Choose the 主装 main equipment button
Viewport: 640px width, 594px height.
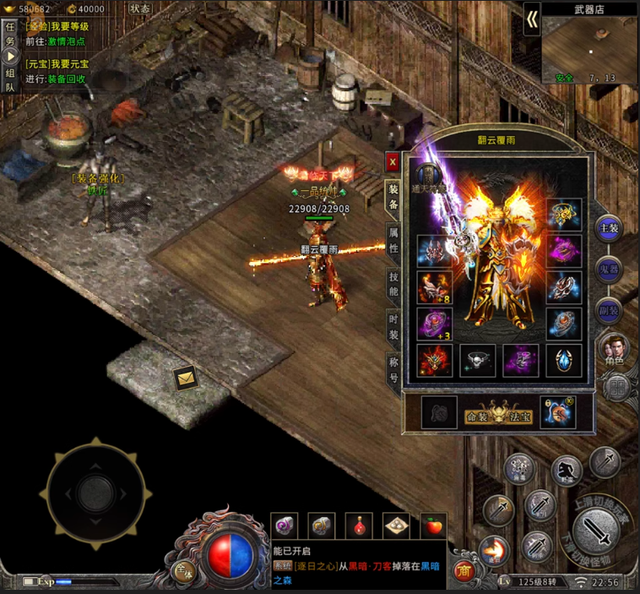(x=608, y=228)
